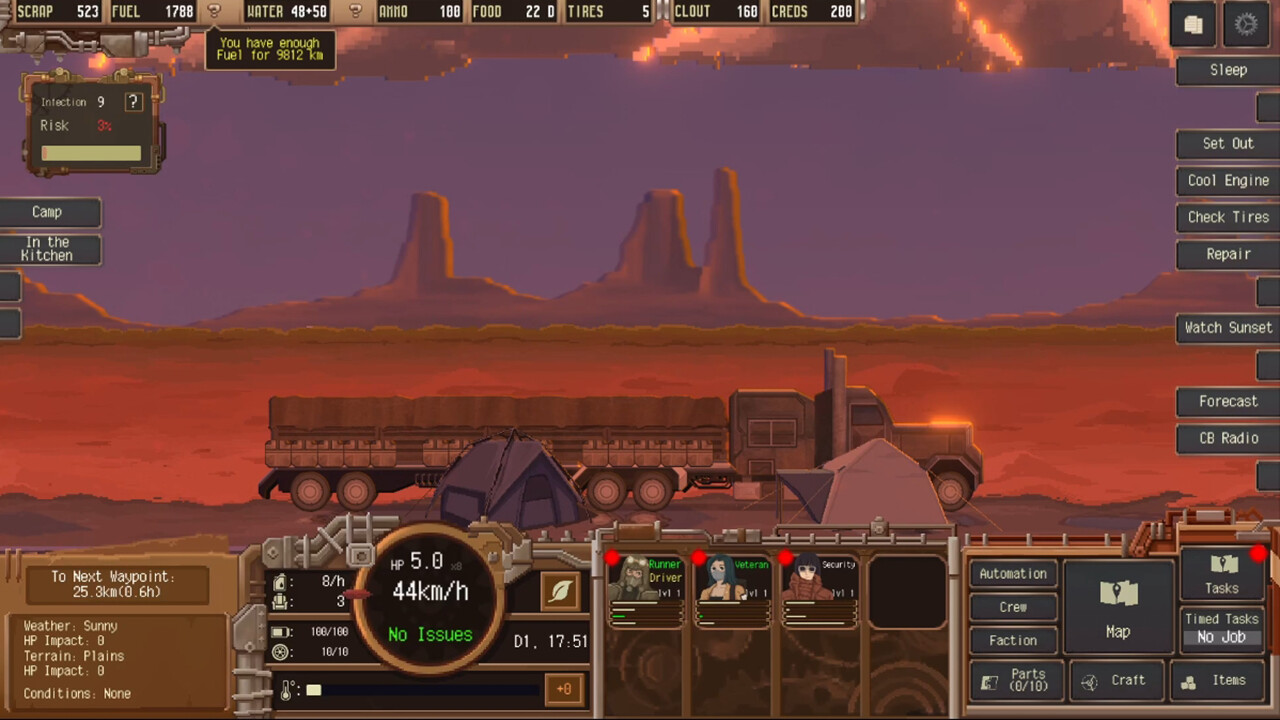
Task: Adjust the temperature slider at bottom
Action: (420, 689)
